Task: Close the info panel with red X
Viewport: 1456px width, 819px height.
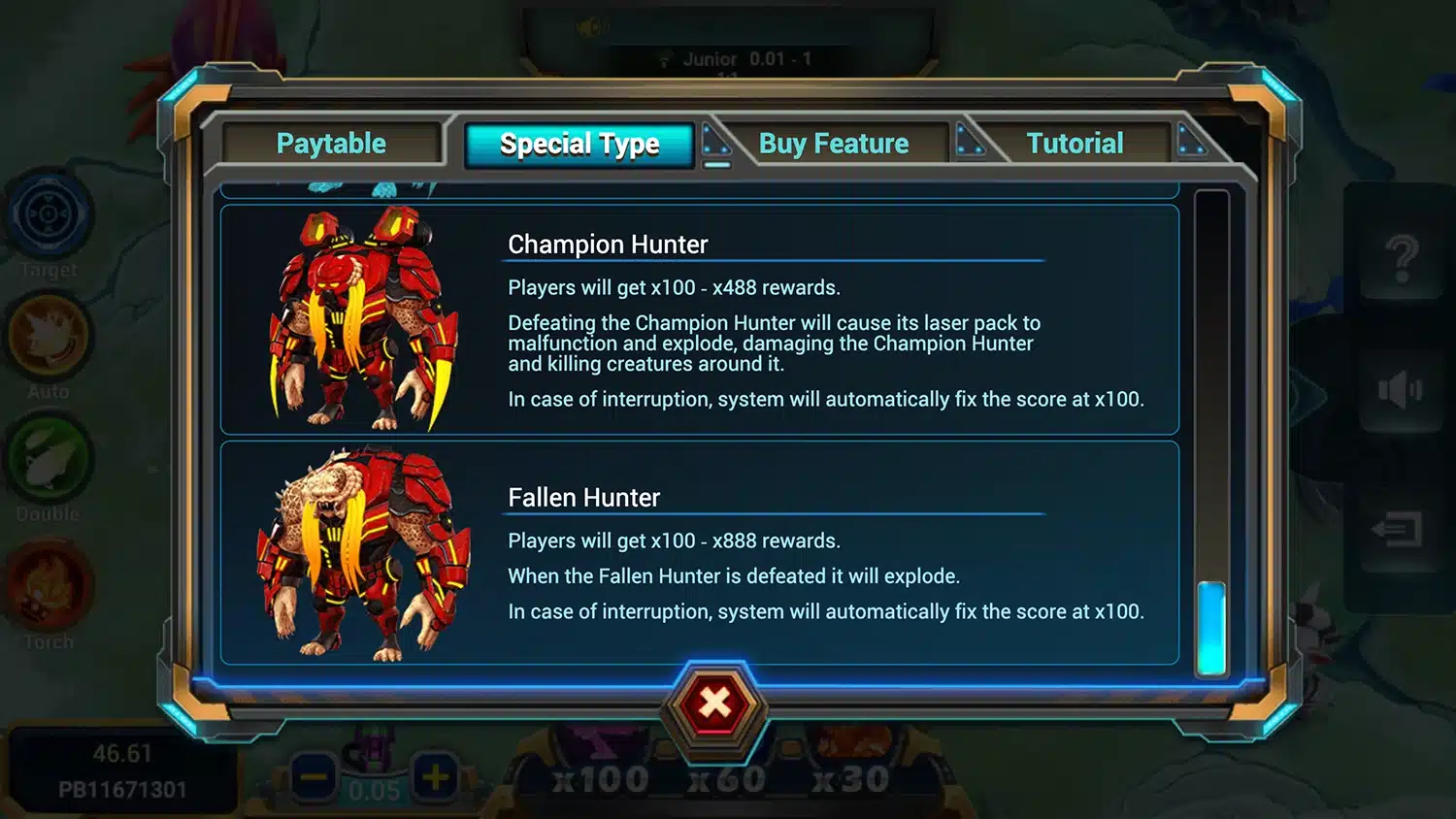Action: [x=715, y=704]
